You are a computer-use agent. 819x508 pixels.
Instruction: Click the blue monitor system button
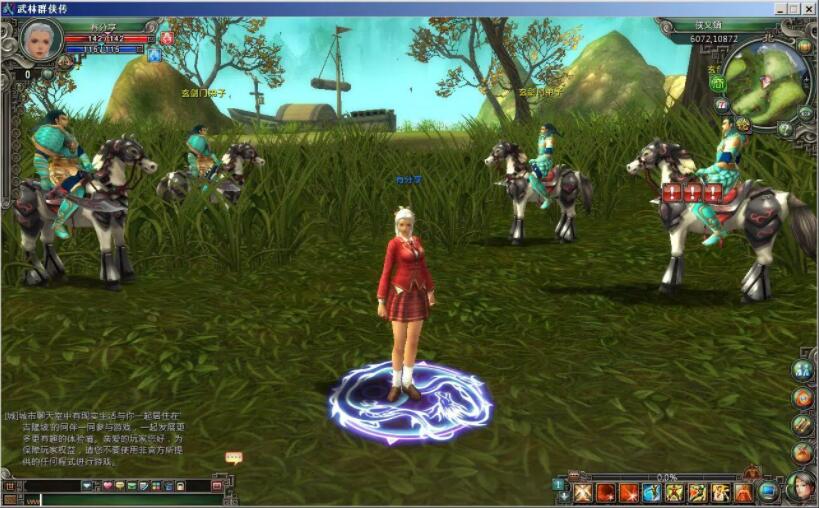click(x=768, y=491)
